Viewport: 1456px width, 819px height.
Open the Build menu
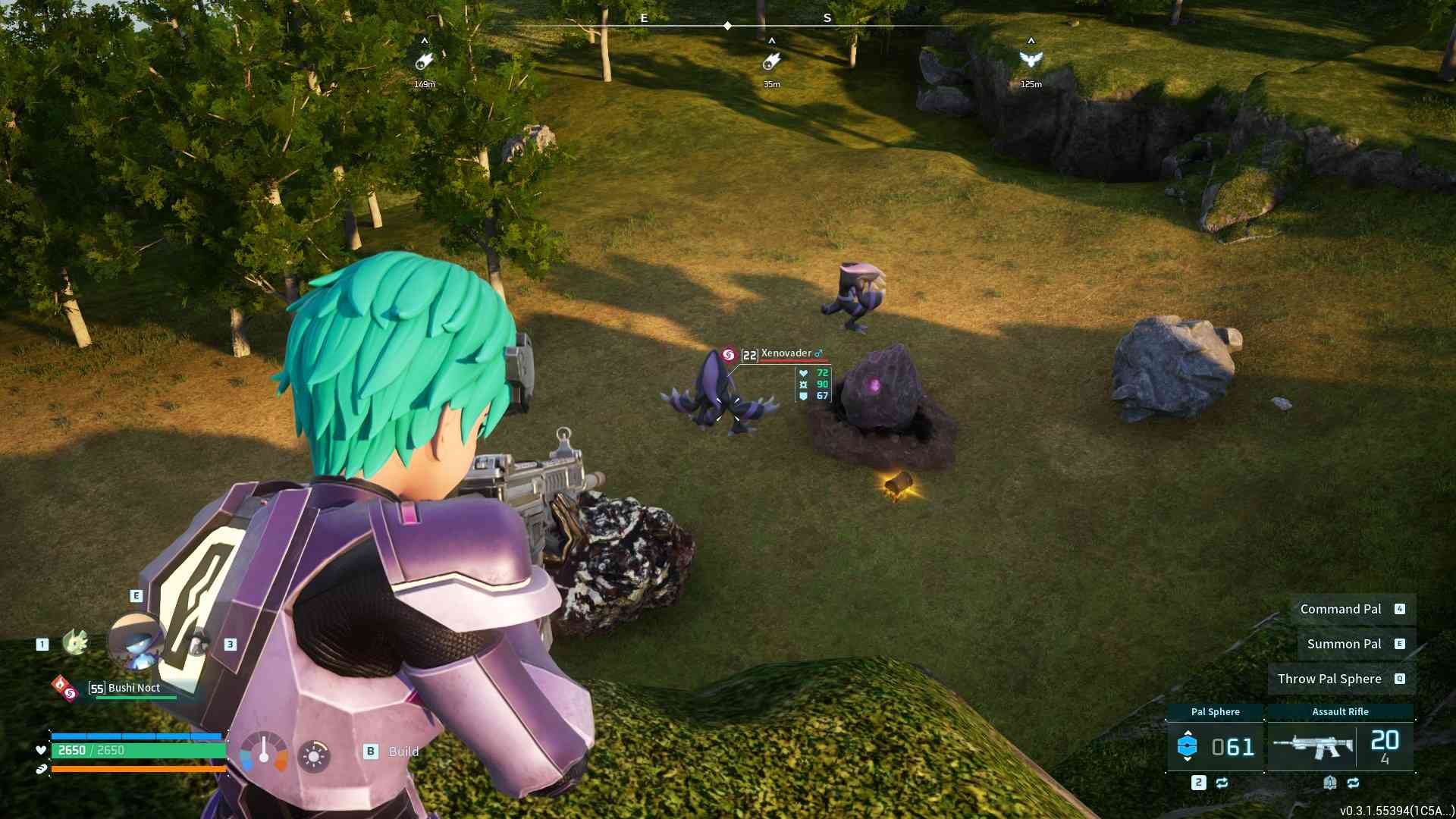click(x=393, y=752)
